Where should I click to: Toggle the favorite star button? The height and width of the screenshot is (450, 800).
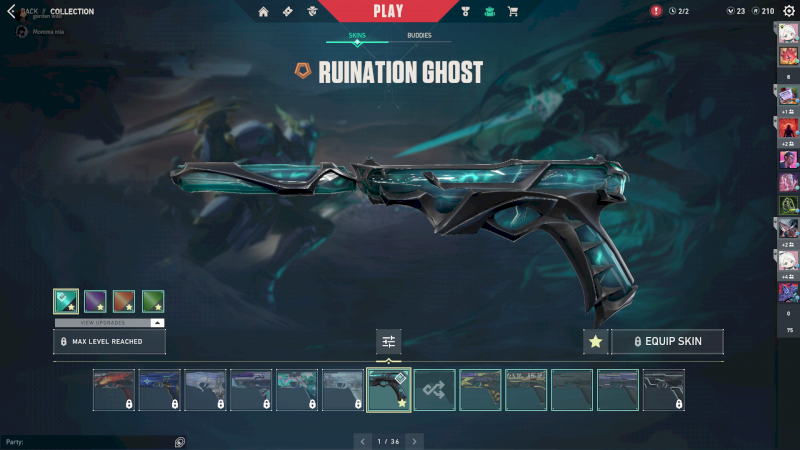tap(595, 341)
